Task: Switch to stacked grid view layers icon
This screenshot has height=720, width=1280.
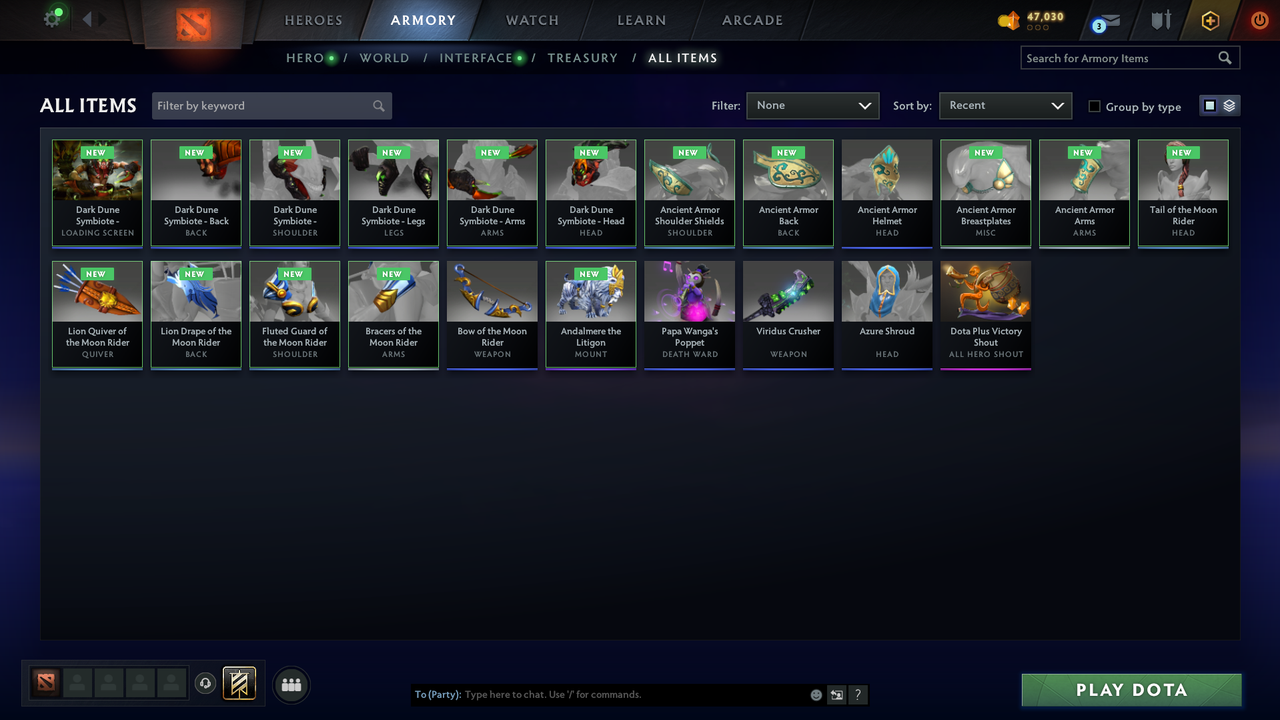Action: [1227, 105]
